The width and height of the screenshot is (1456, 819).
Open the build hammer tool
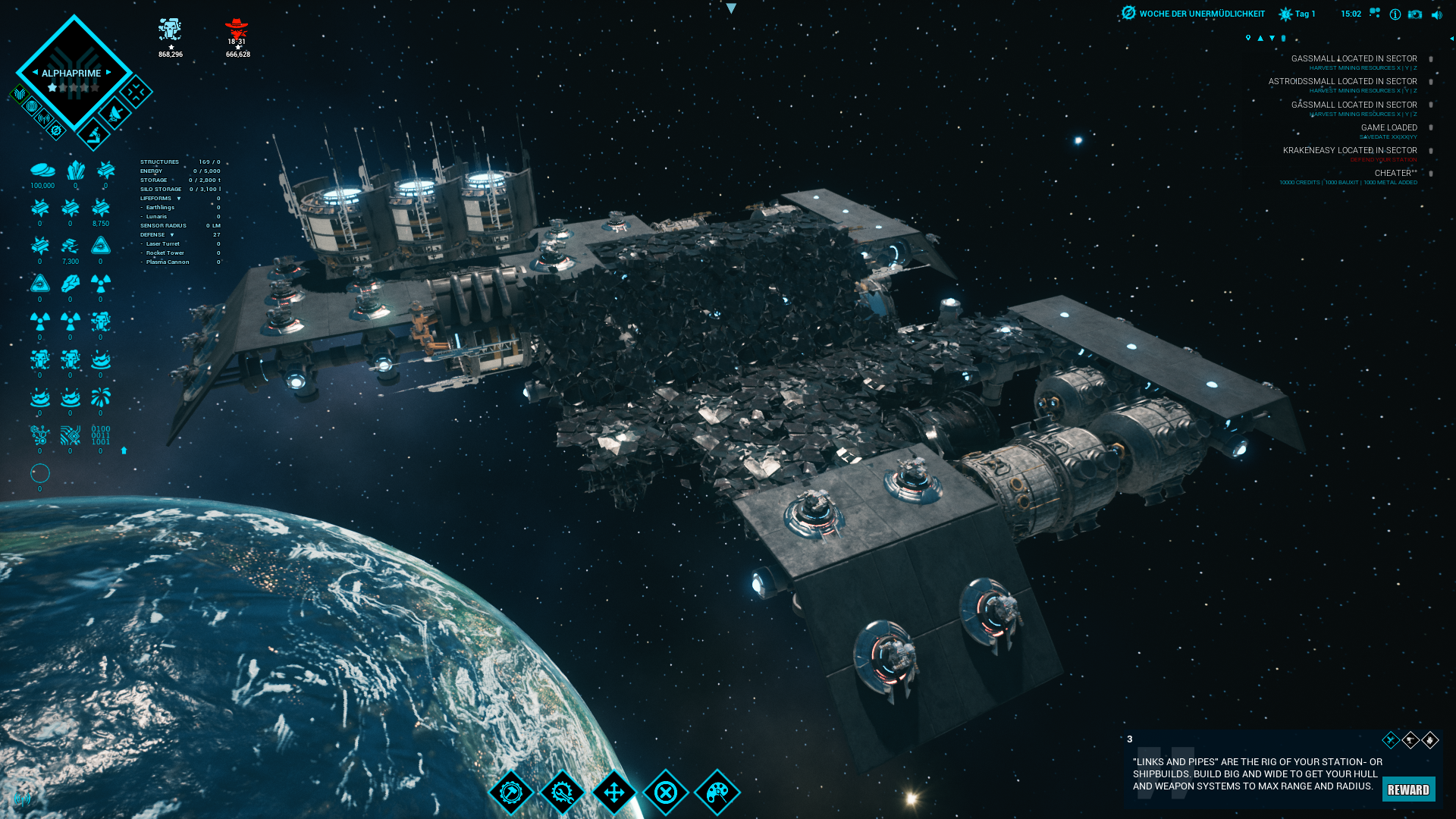point(511,792)
